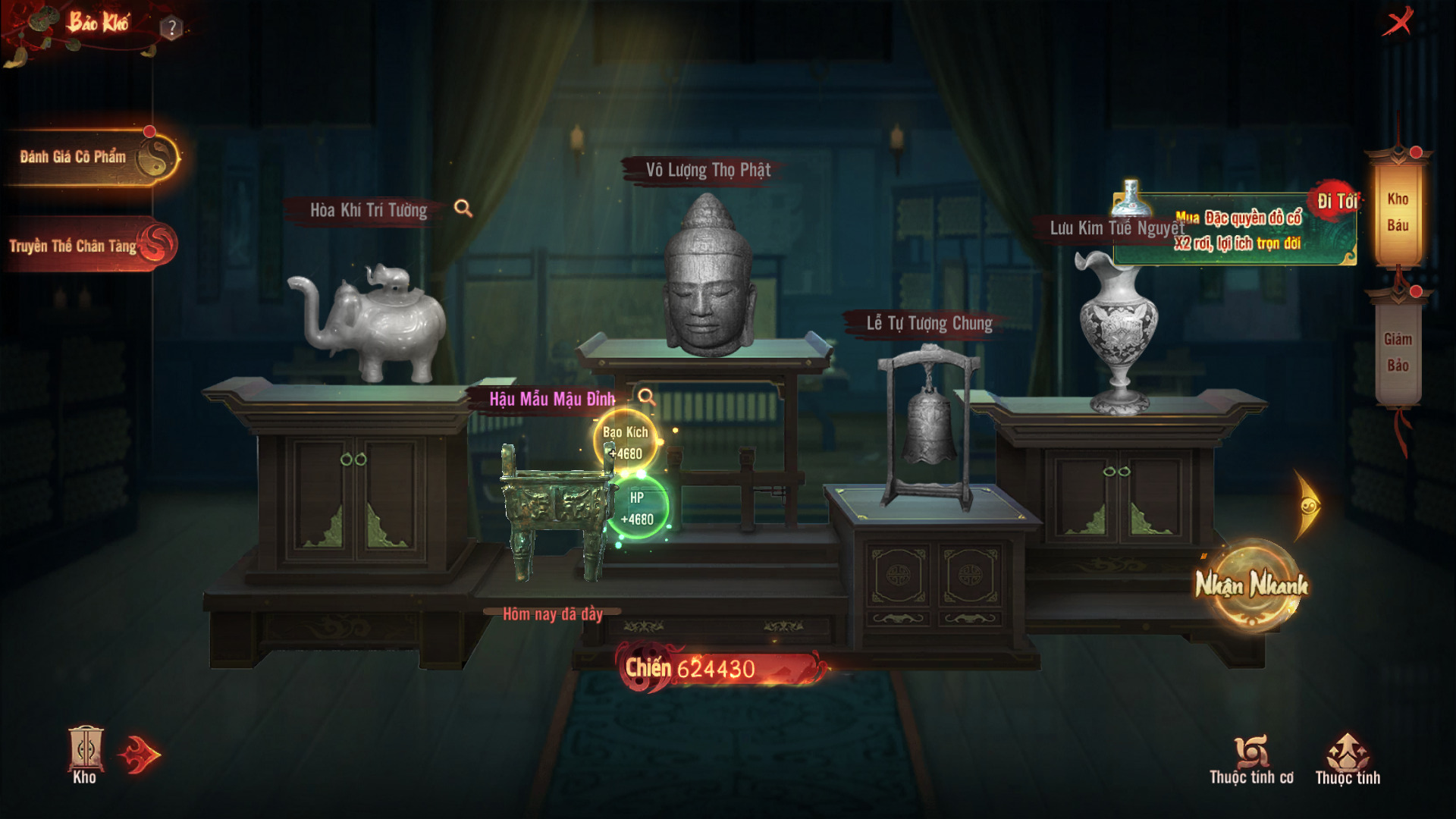Open the question mark help

pyautogui.click(x=172, y=29)
